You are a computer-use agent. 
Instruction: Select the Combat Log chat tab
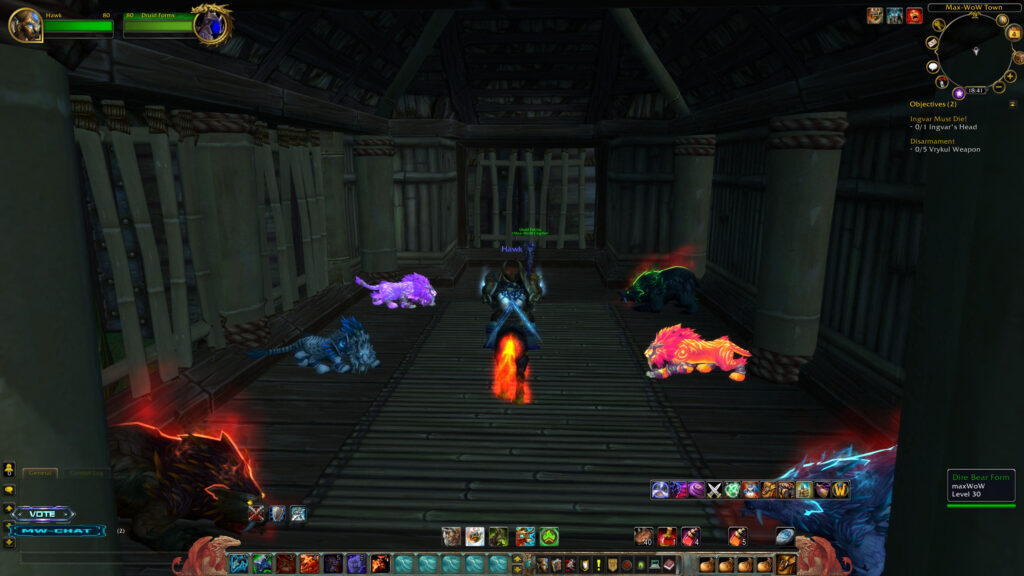(87, 473)
